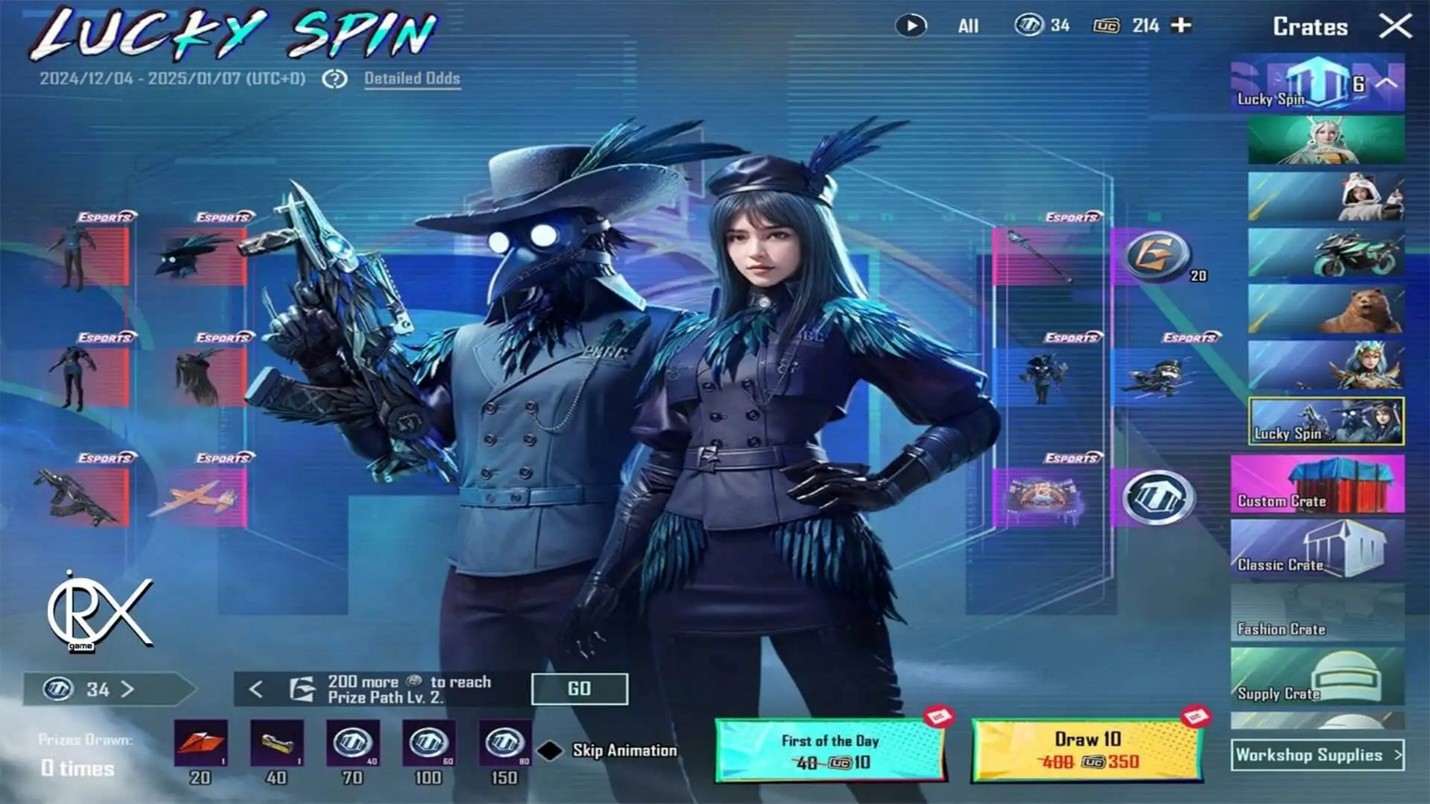Select the Fashion Crate tab
The image size is (1430, 804).
pyautogui.click(x=1317, y=613)
